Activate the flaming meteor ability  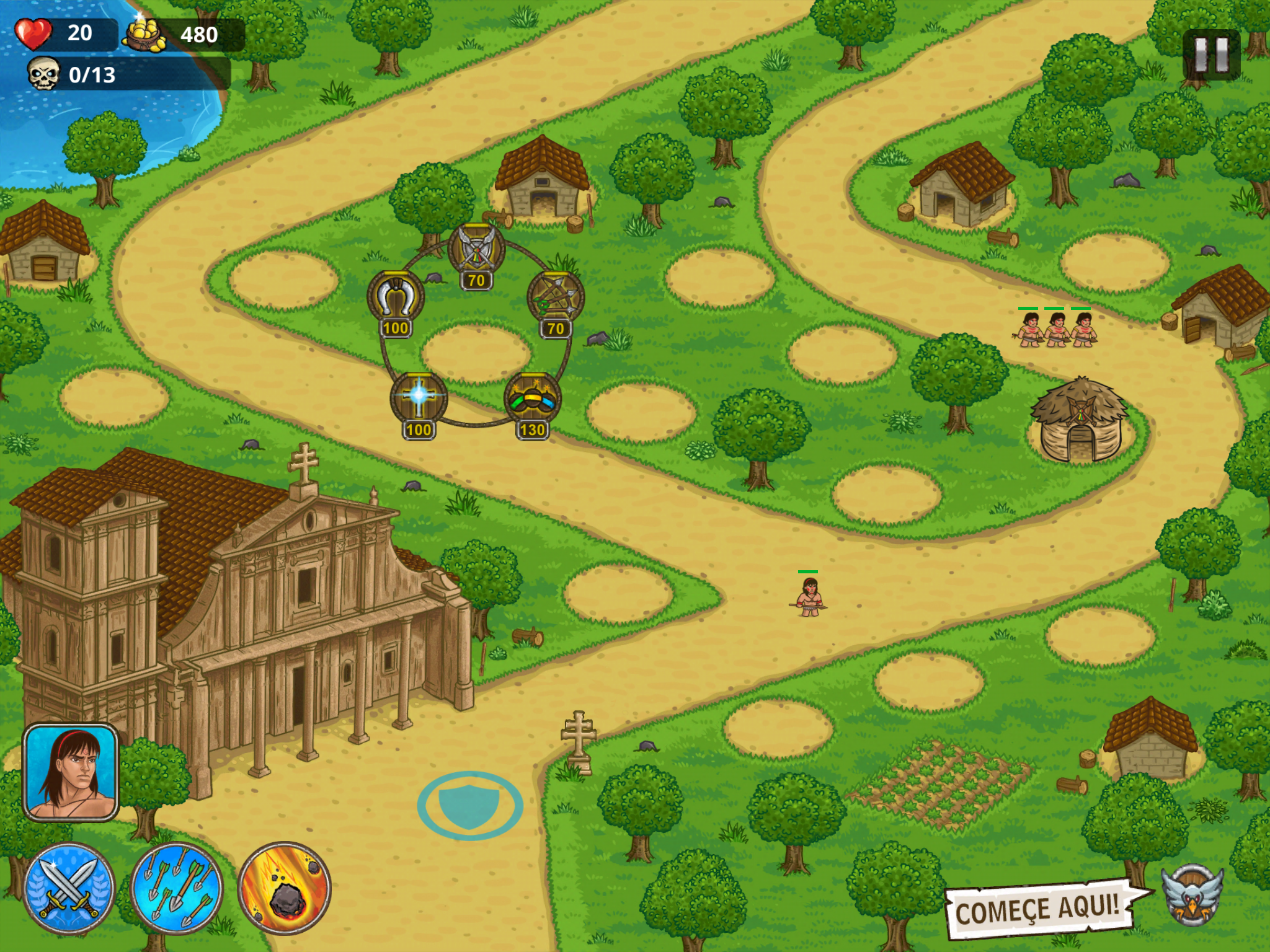point(285,888)
